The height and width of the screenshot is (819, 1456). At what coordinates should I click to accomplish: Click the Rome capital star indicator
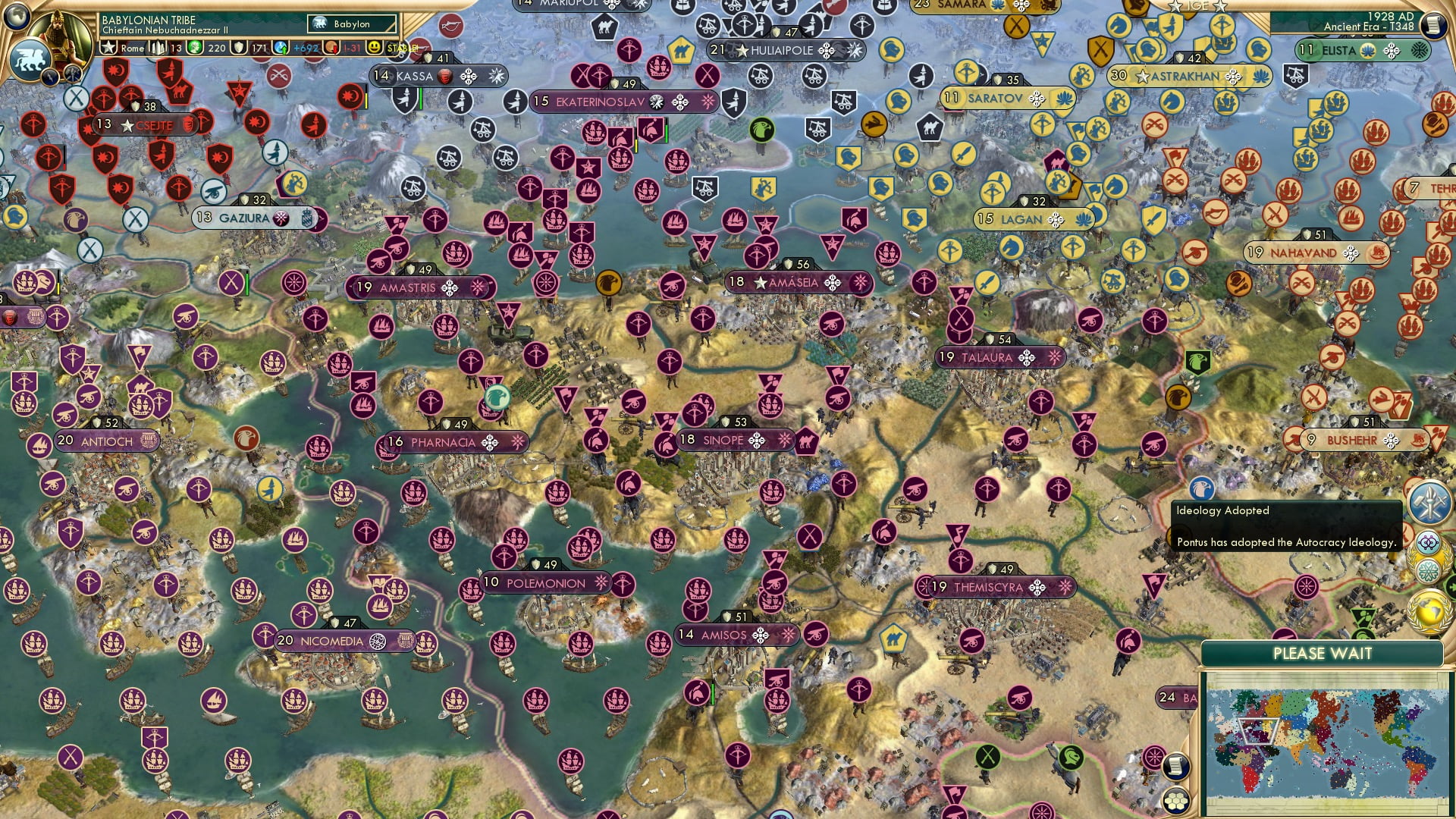[x=109, y=47]
